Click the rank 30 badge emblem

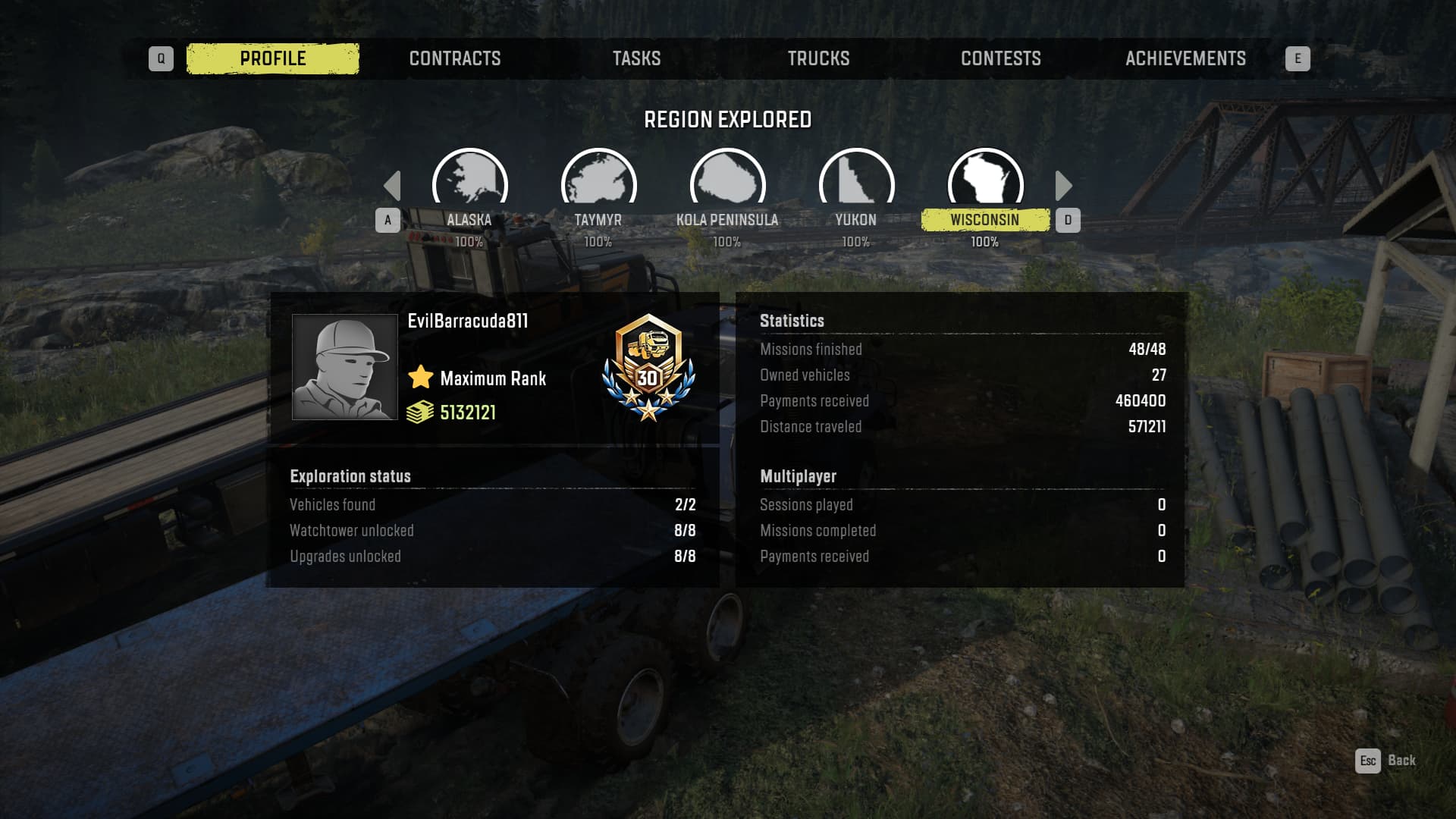pyautogui.click(x=648, y=367)
